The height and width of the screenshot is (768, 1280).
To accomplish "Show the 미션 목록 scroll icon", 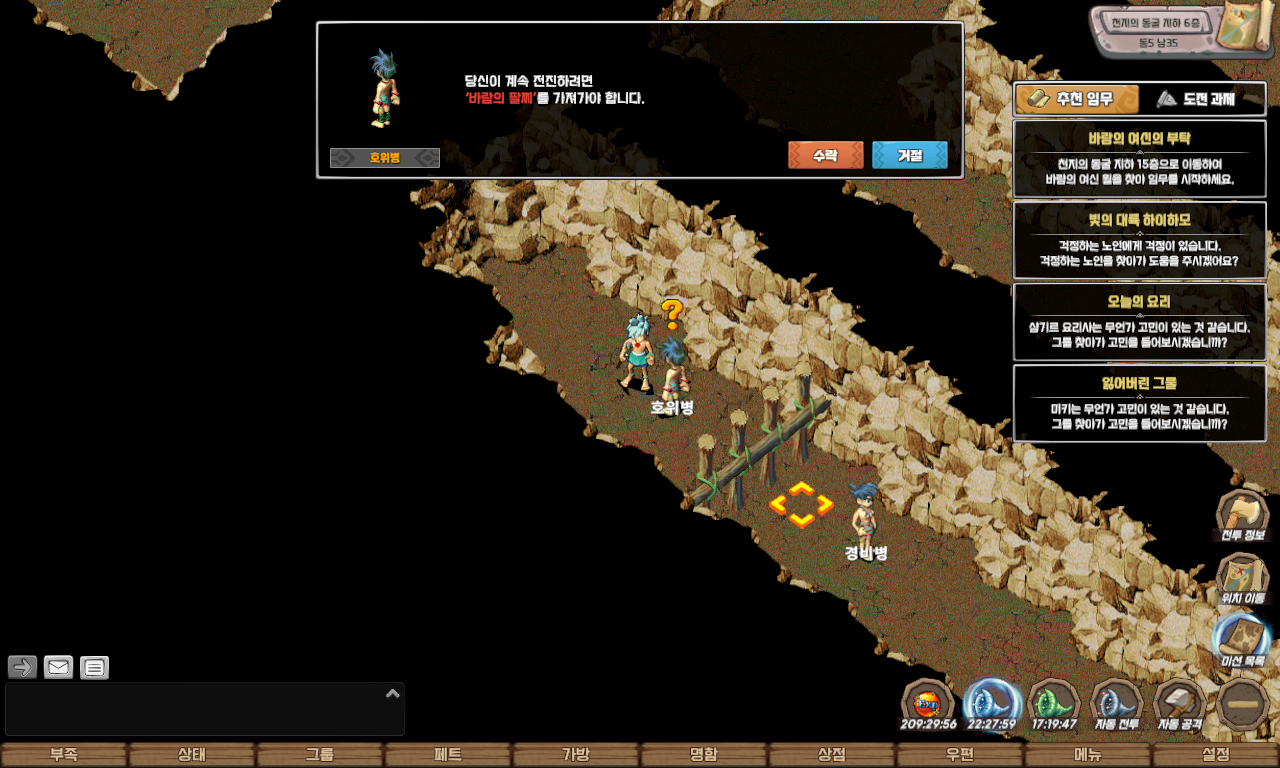I will (1242, 640).
